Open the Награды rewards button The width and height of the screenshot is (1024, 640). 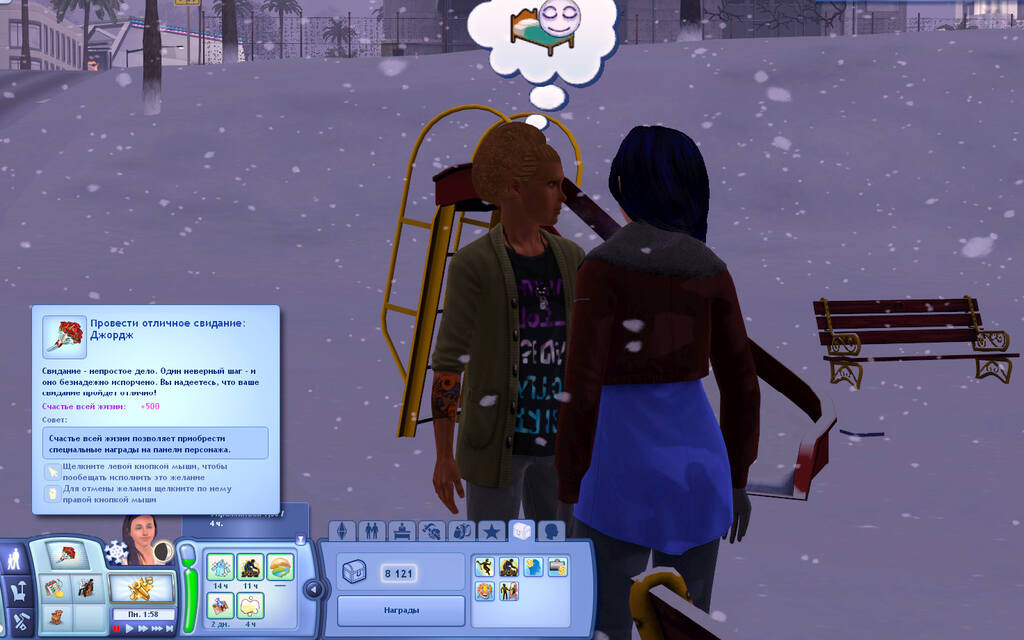401,609
